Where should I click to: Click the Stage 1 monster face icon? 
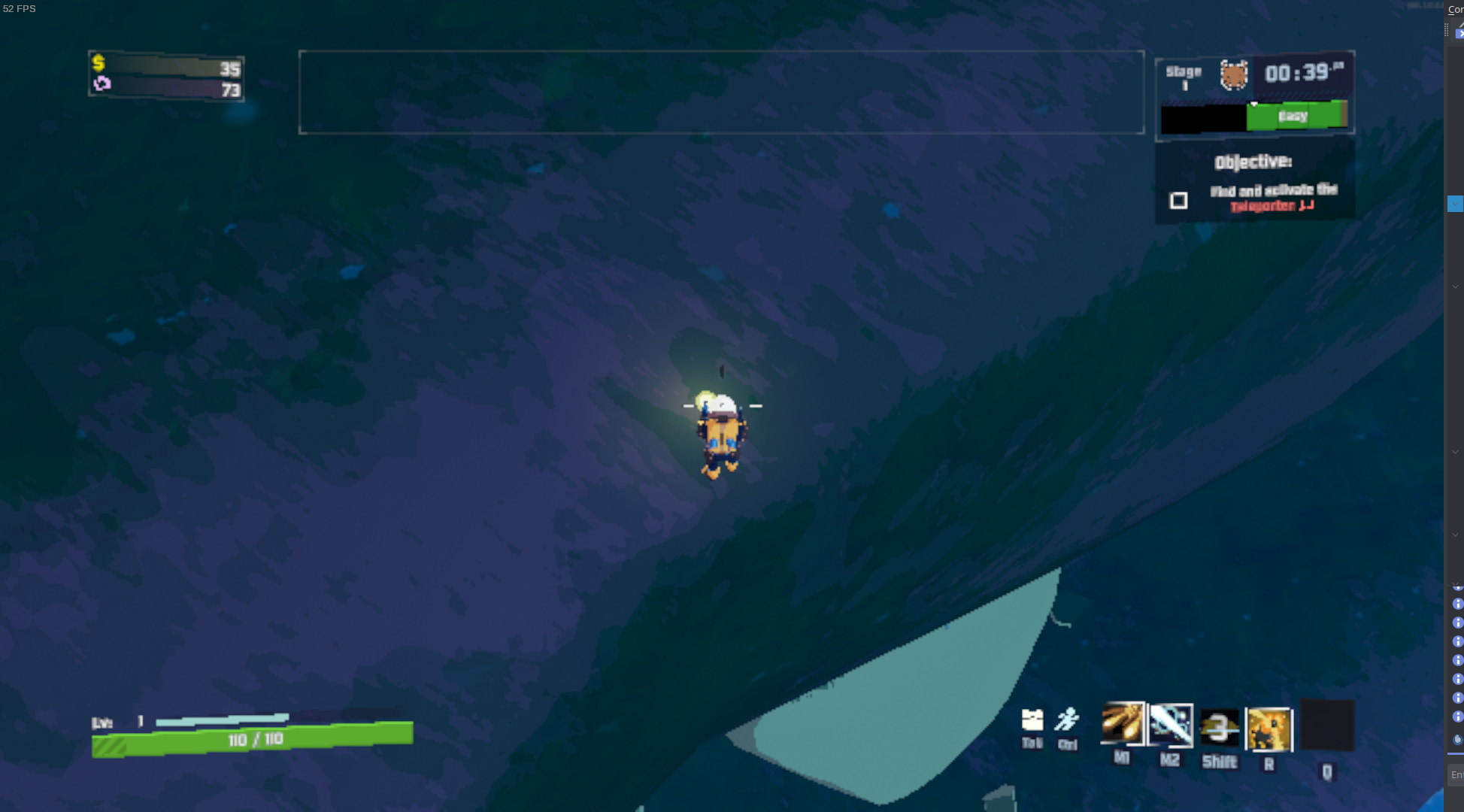1233,74
